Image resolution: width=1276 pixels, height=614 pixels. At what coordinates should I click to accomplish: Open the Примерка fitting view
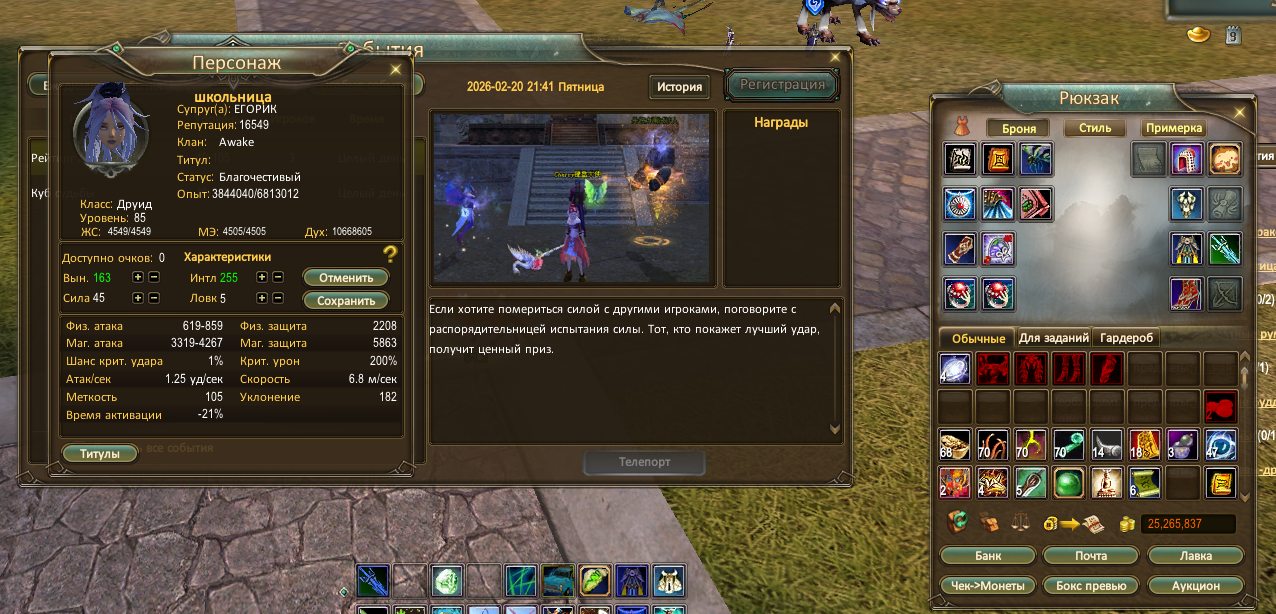click(x=1174, y=129)
